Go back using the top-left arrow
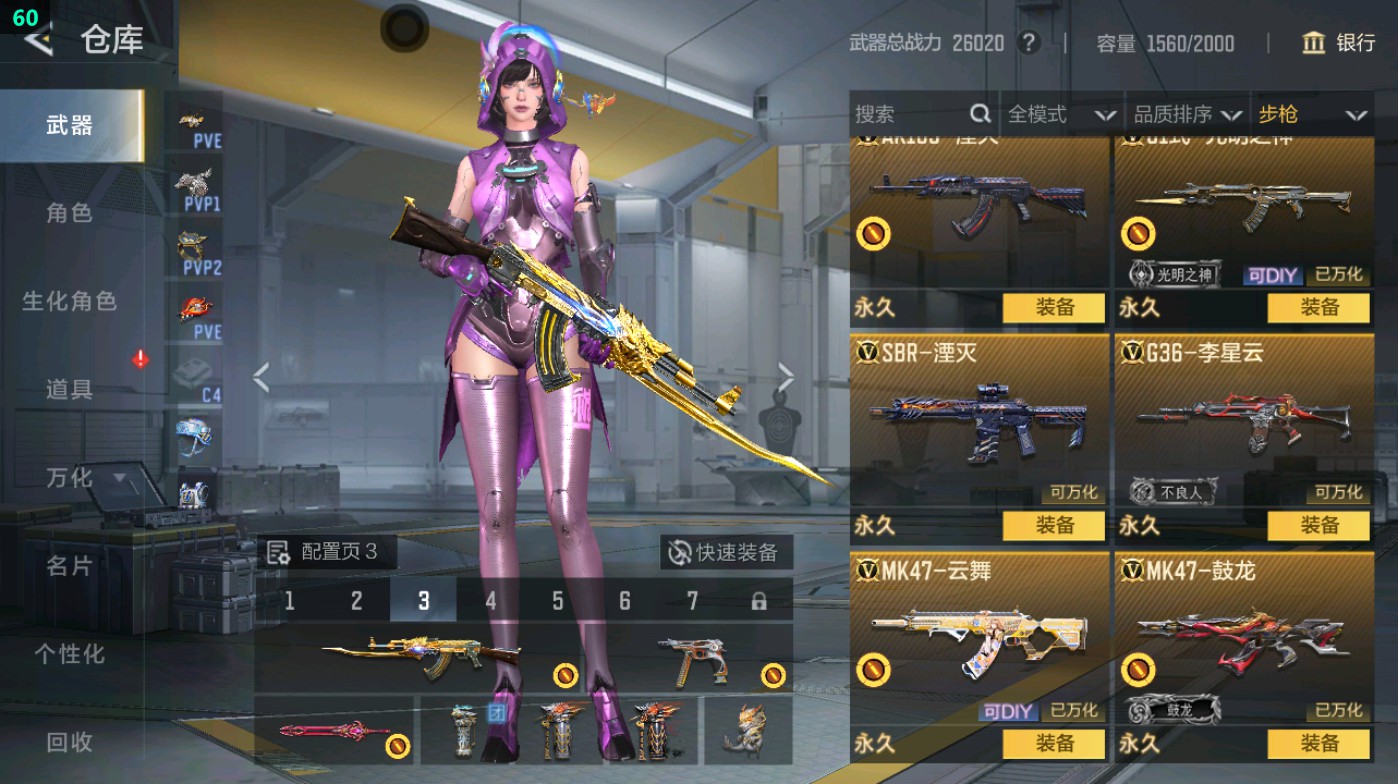 pyautogui.click(x=38, y=40)
